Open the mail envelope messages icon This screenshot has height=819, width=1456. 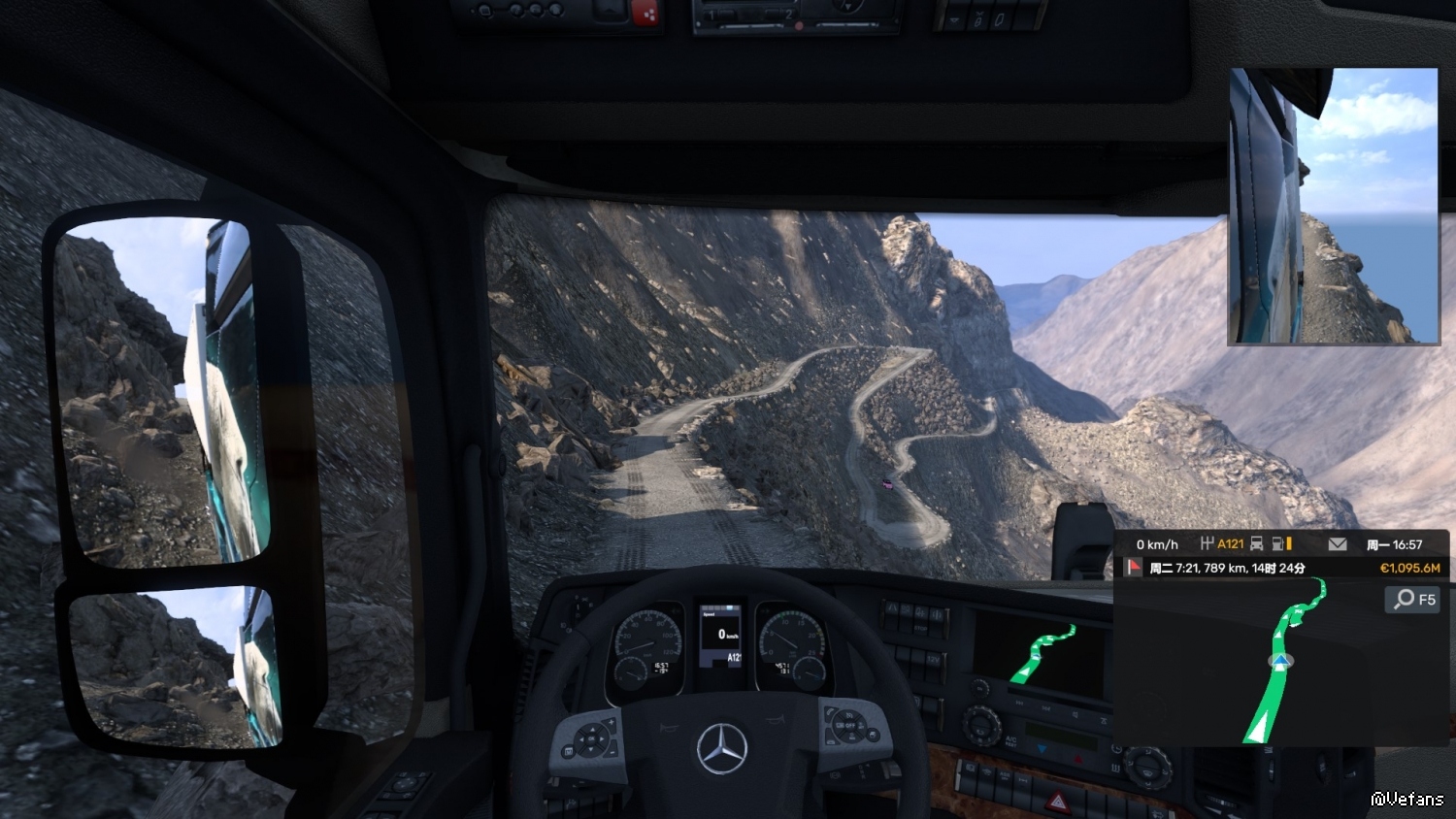(1338, 544)
